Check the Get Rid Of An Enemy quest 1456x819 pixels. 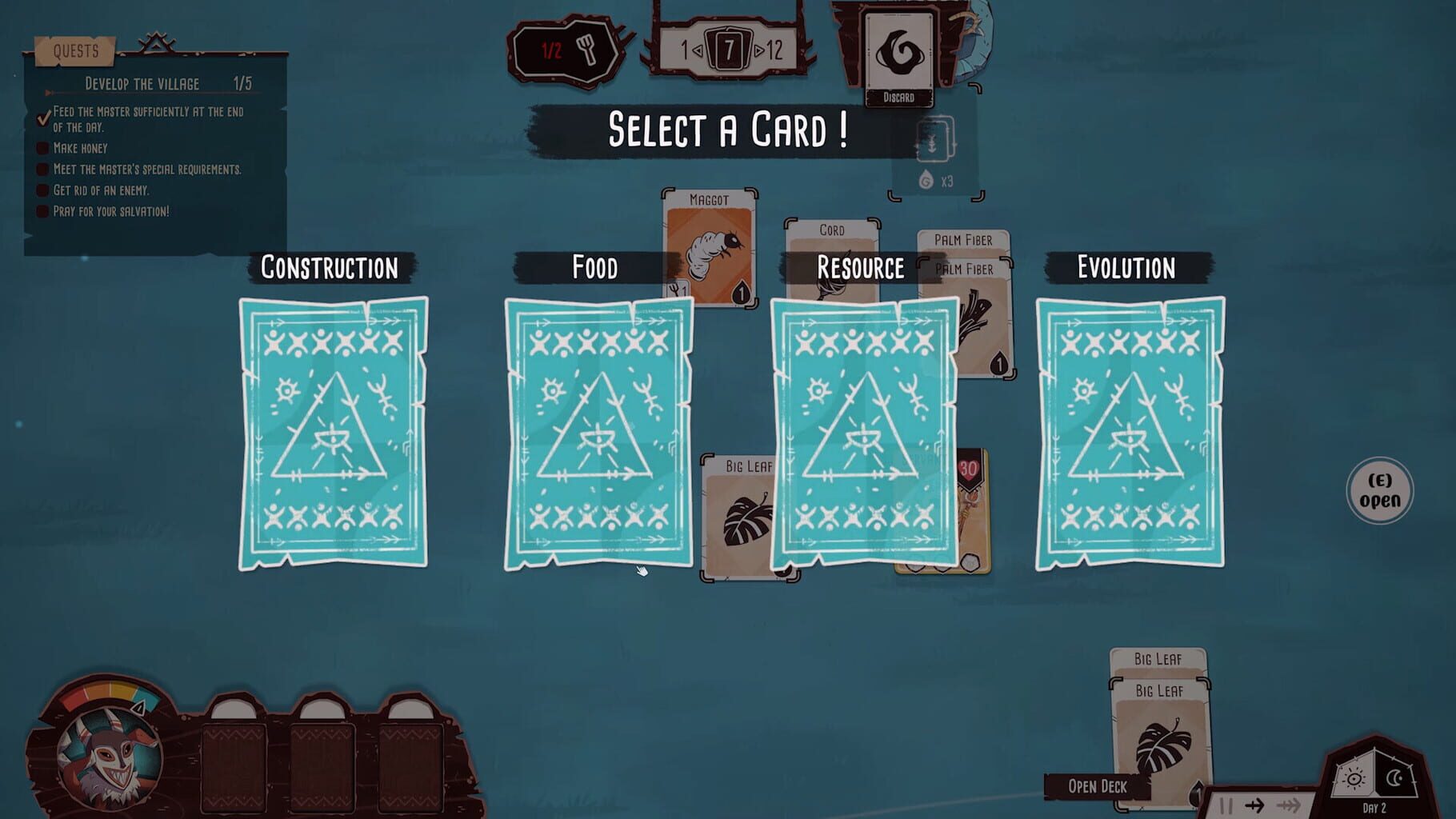pyautogui.click(x=41, y=190)
